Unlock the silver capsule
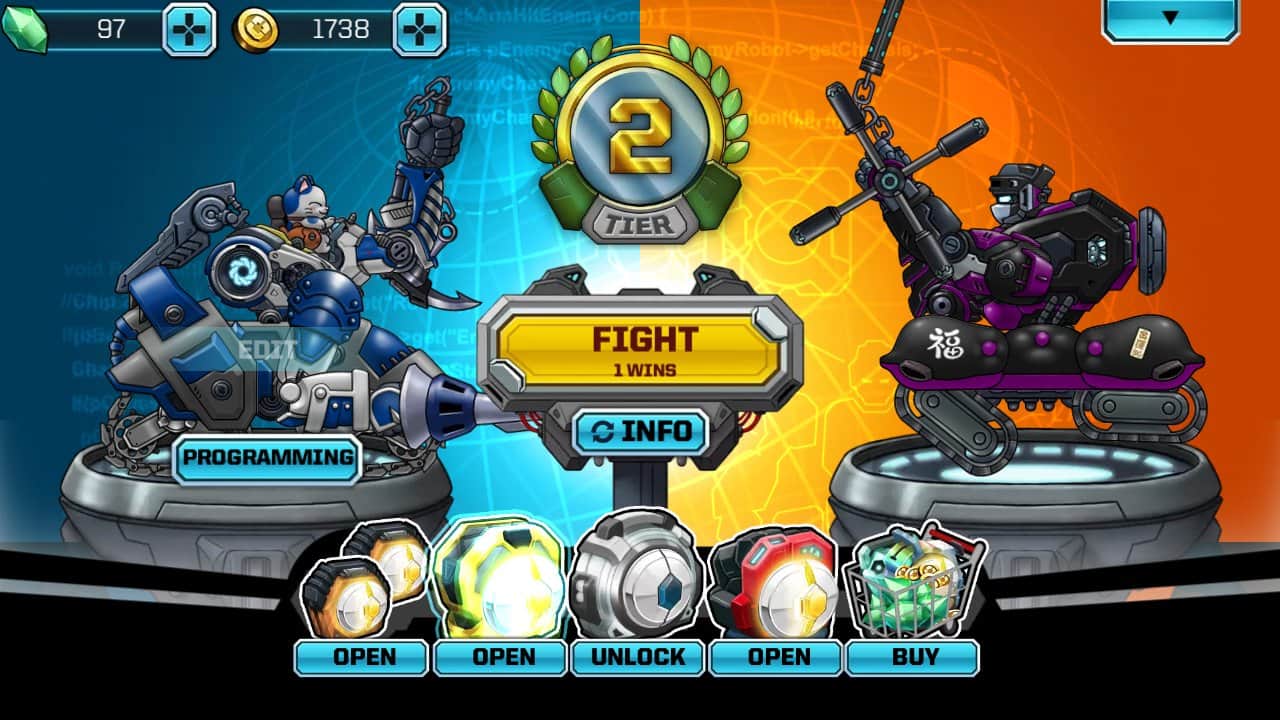 tap(638, 657)
